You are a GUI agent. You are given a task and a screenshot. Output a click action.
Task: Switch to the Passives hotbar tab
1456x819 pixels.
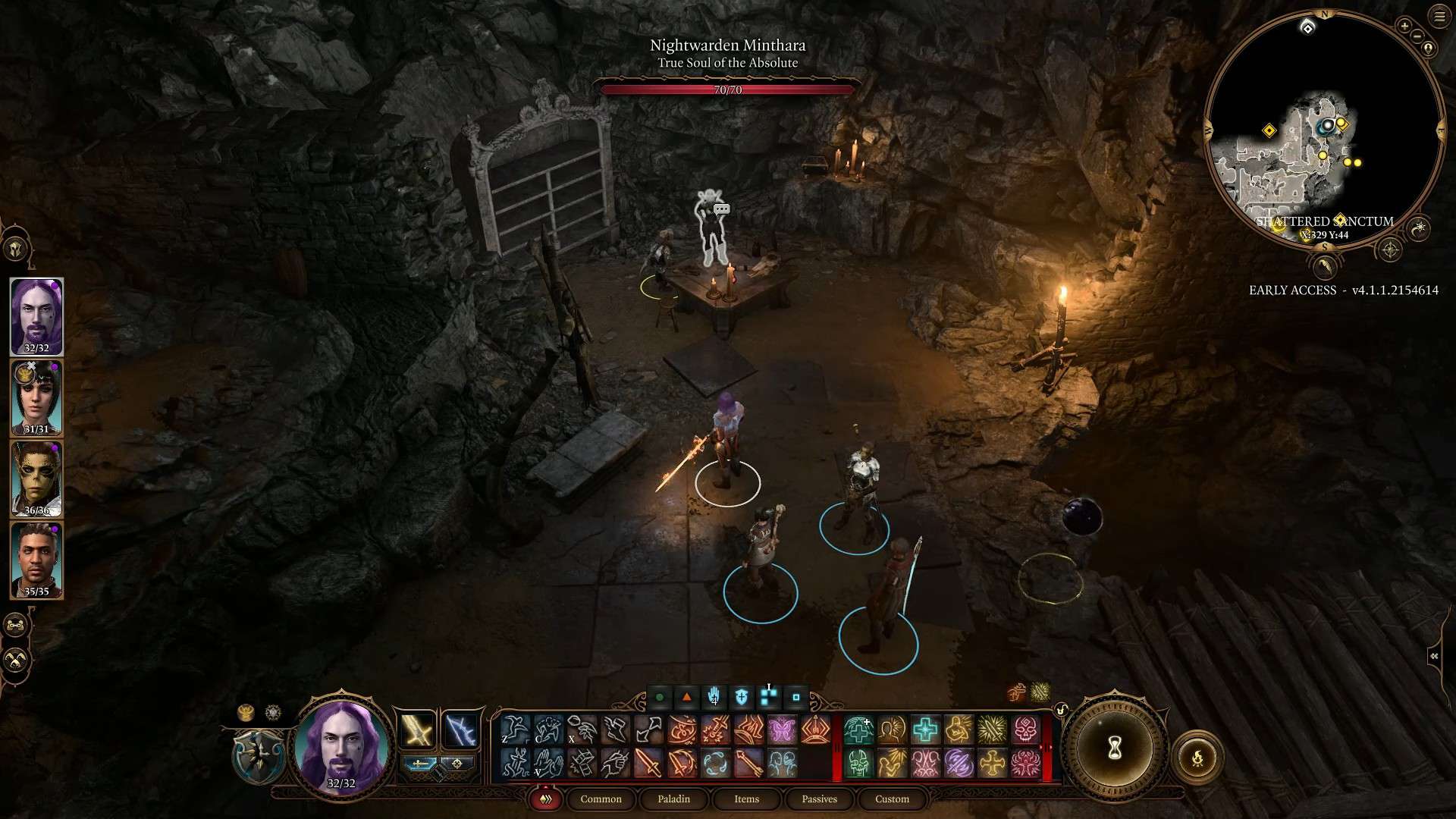[818, 799]
